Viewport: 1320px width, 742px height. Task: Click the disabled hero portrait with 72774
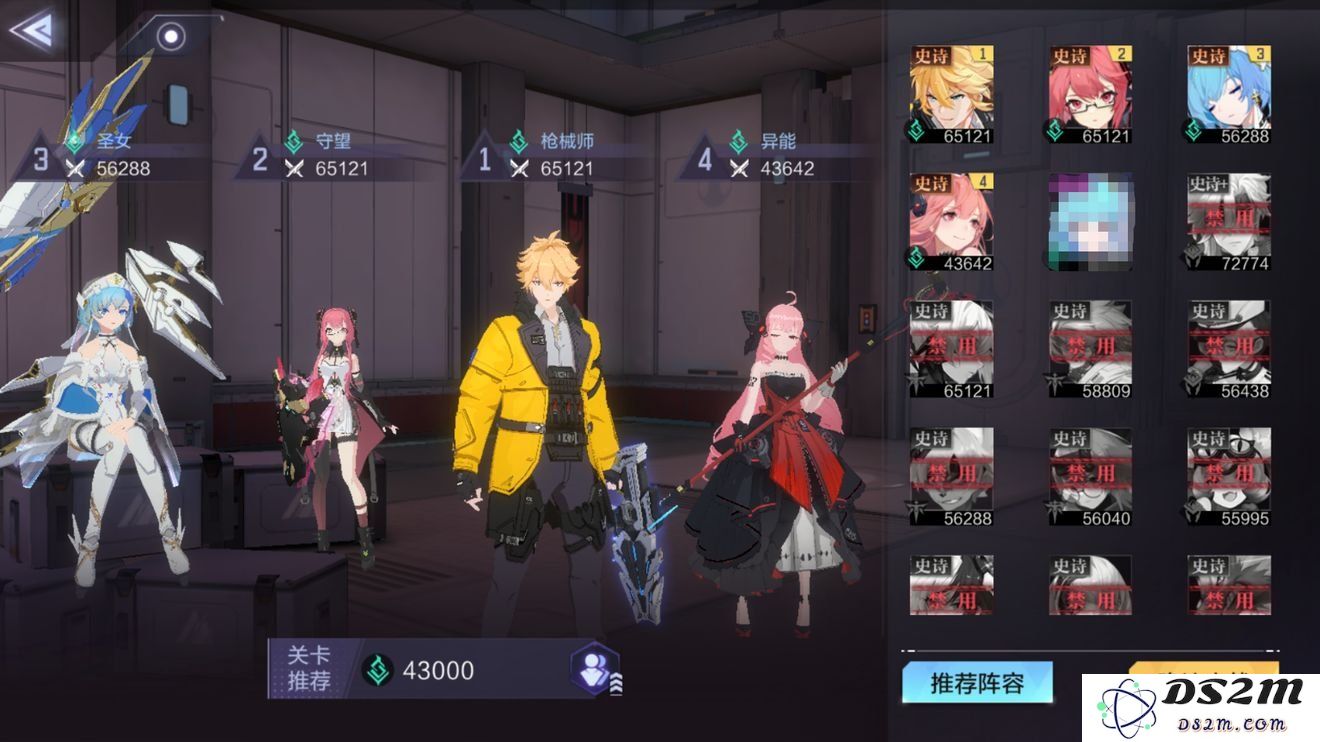tap(1229, 222)
